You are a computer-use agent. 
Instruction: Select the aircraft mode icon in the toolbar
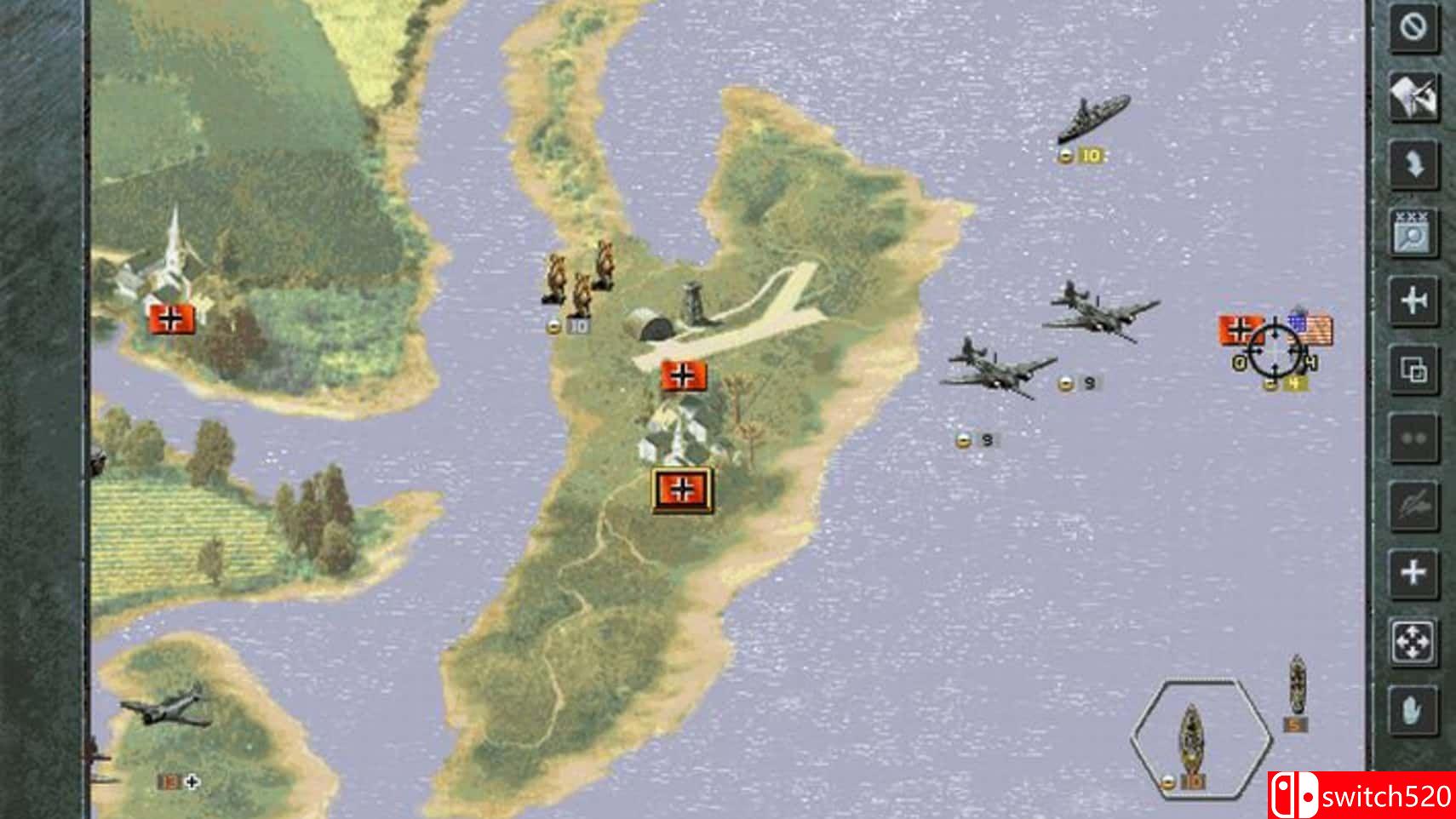point(1413,297)
